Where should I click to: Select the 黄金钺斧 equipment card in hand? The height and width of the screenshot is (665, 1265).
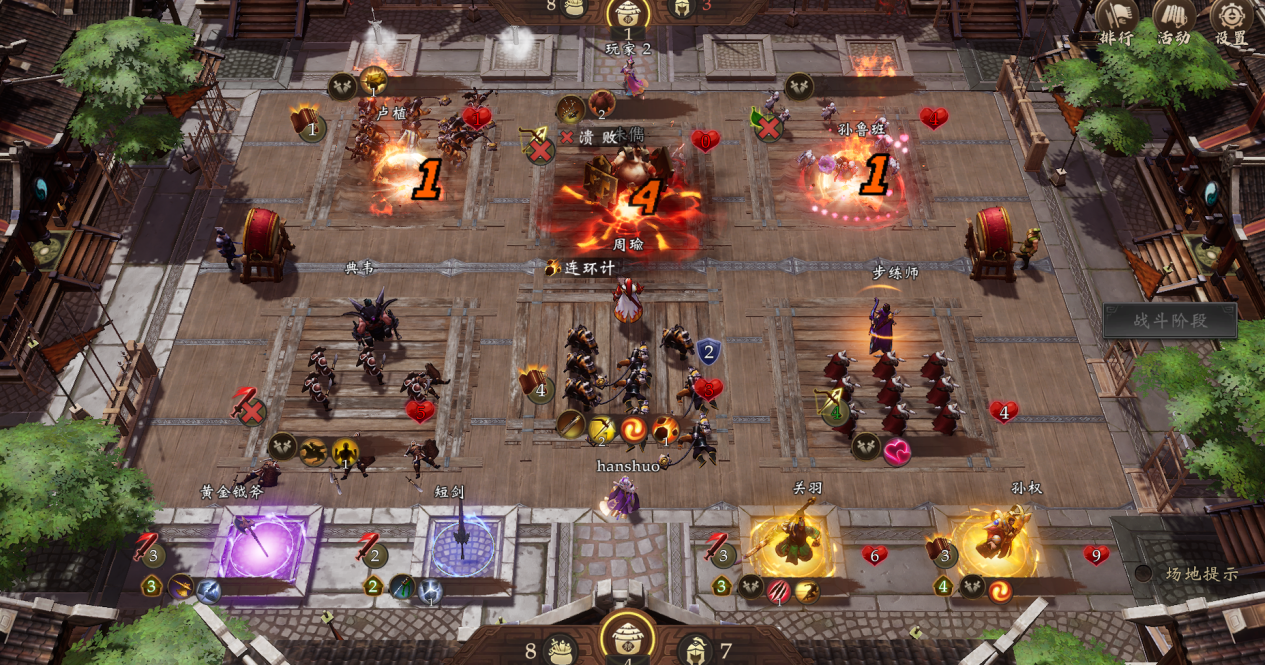click(x=262, y=546)
